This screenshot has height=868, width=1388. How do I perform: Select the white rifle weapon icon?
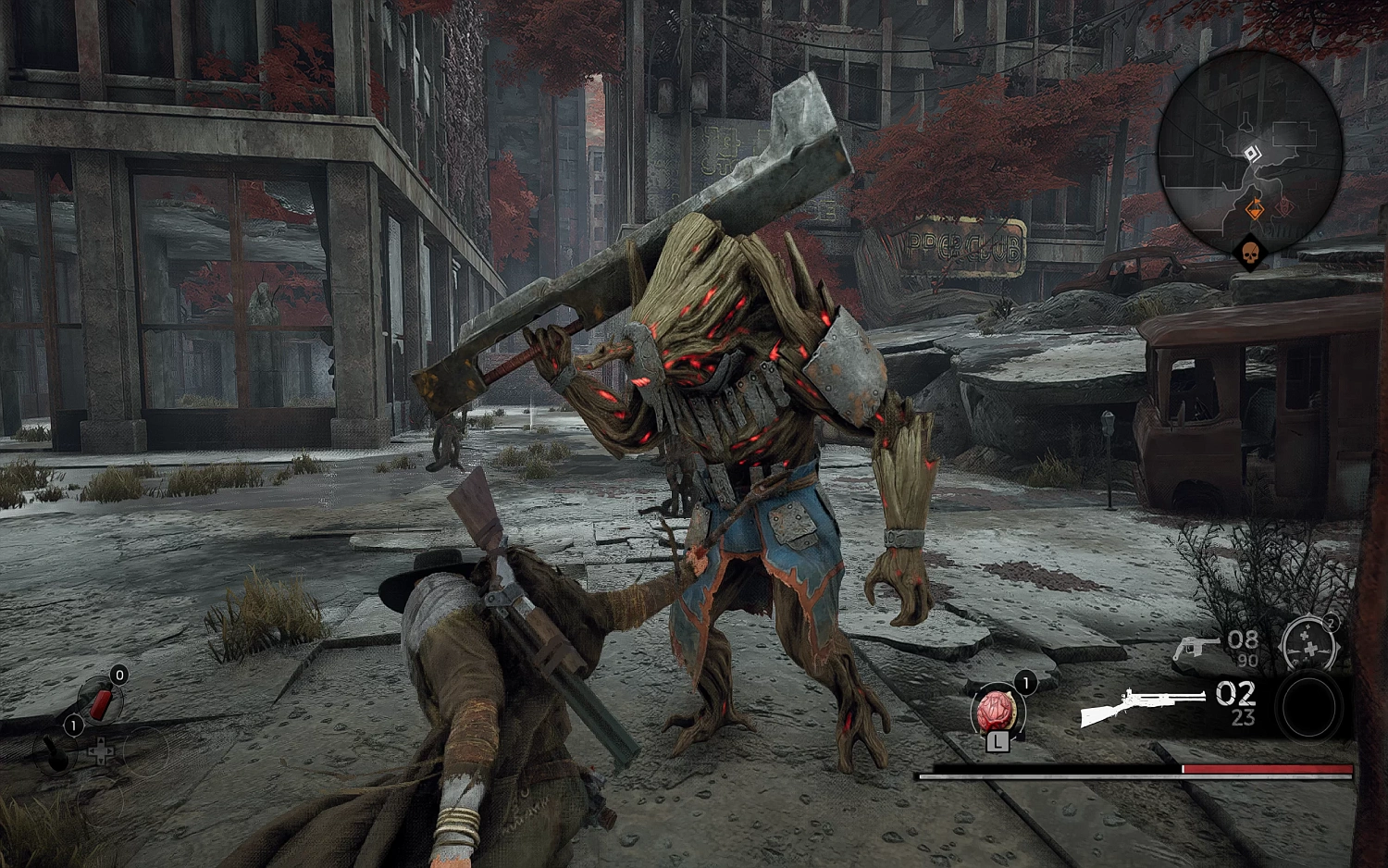pos(1141,707)
